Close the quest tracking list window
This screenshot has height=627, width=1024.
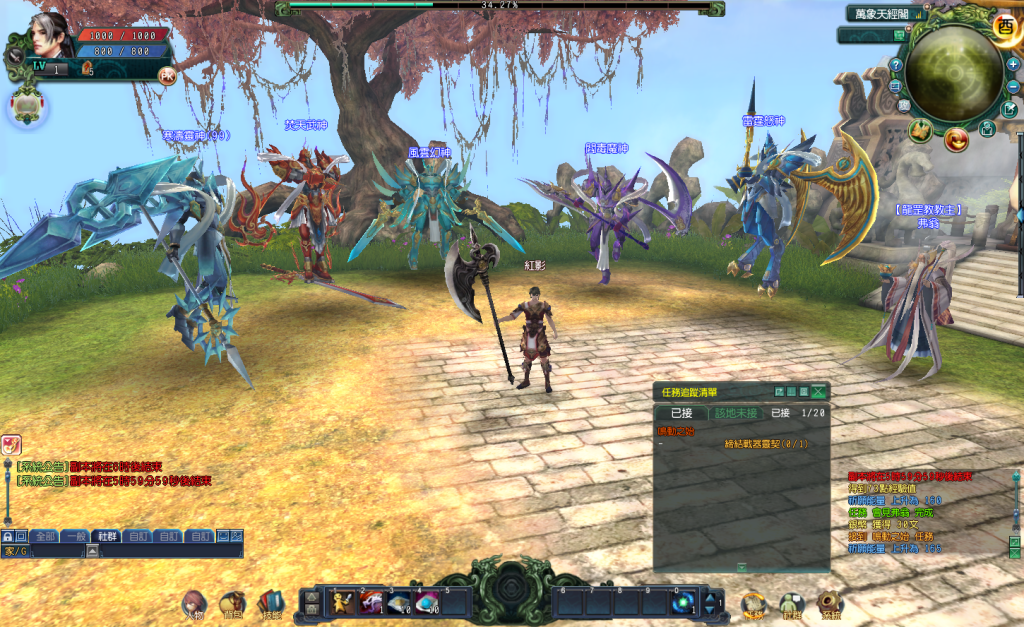coord(819,392)
